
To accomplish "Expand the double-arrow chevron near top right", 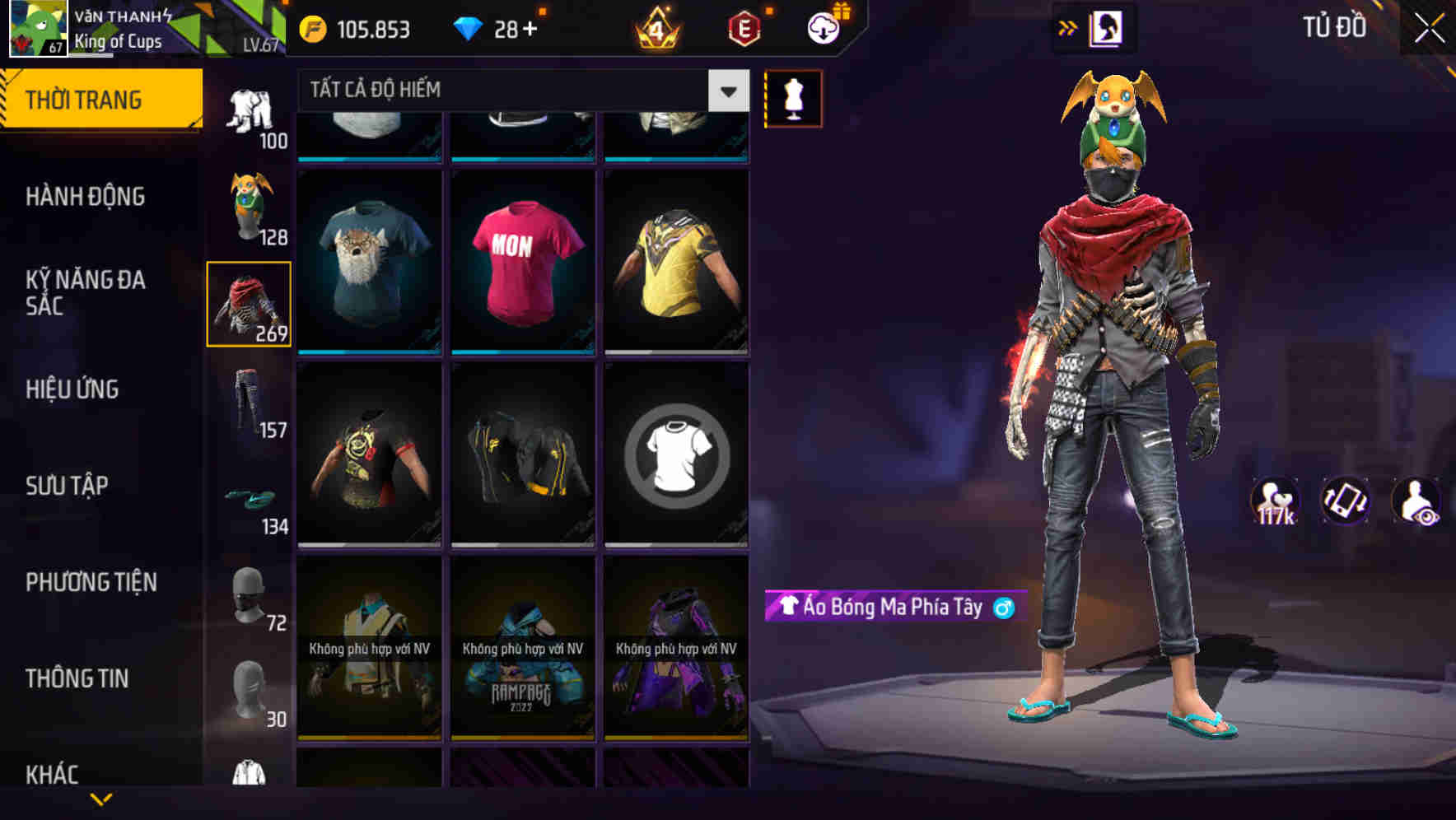I will click(1066, 27).
